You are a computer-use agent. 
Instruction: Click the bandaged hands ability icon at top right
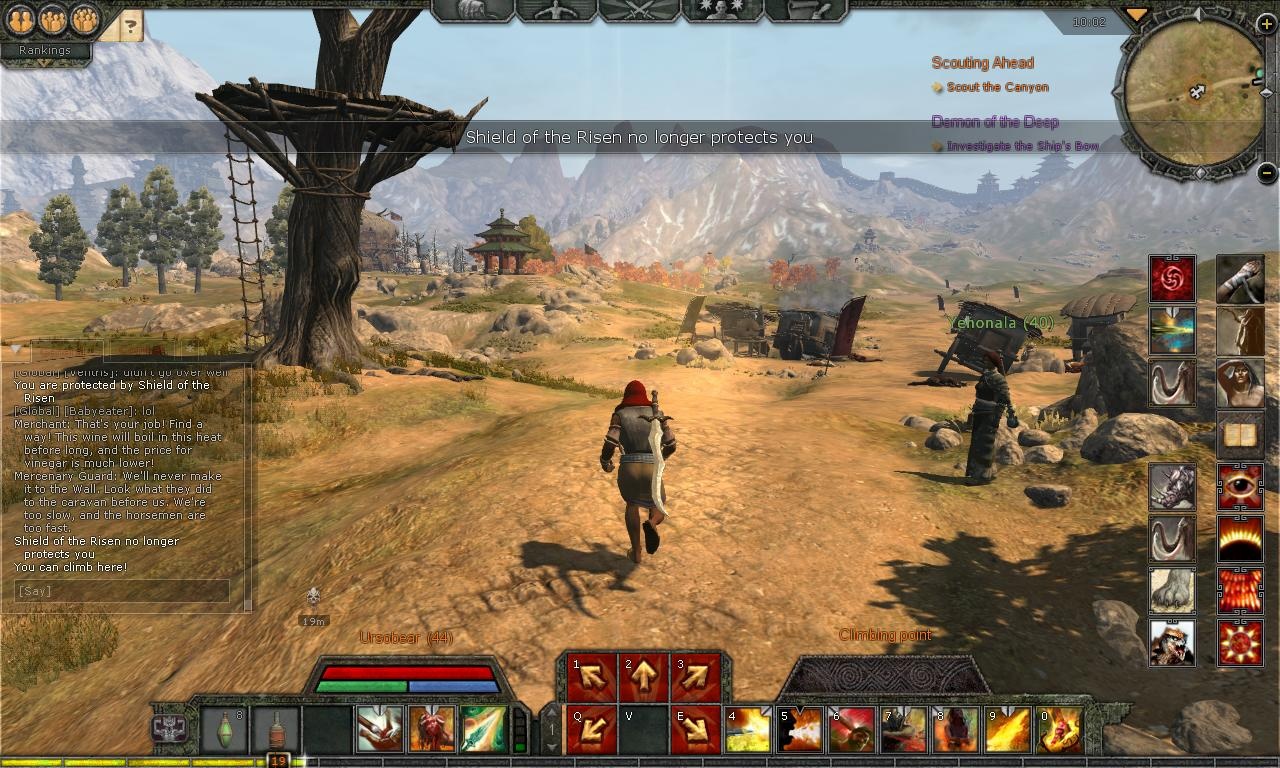[x=1240, y=280]
